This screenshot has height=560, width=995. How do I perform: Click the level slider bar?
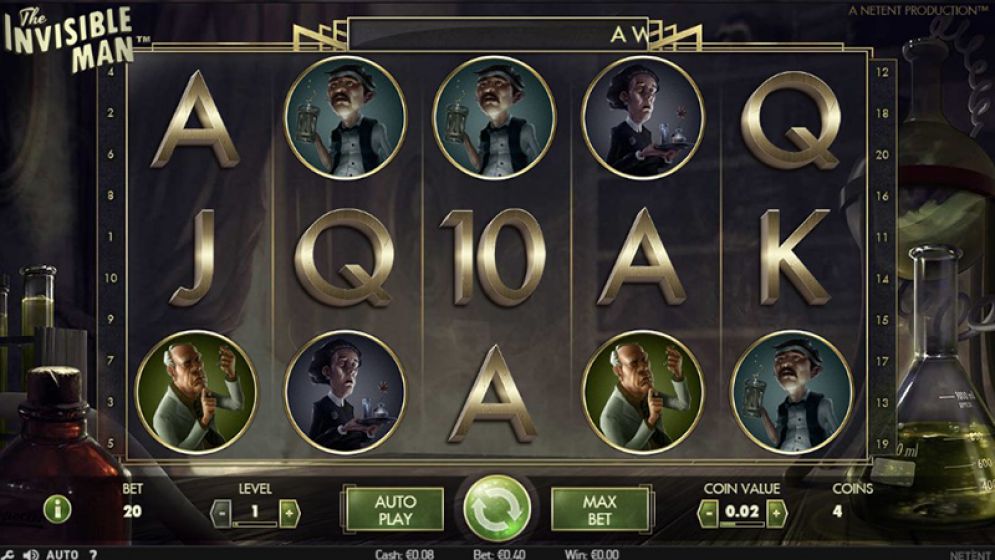tap(255, 524)
